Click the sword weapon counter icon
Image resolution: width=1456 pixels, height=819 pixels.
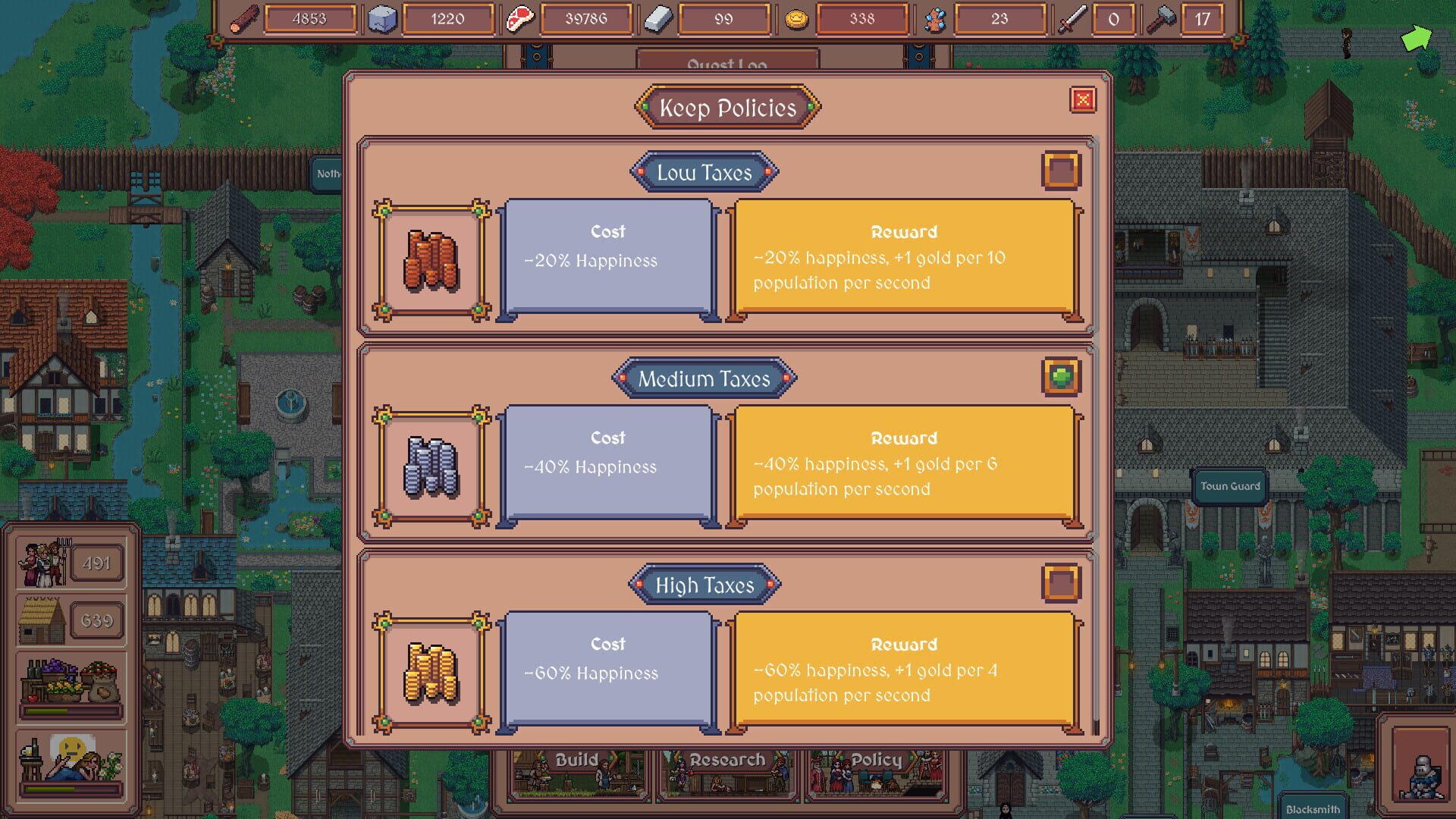[1074, 18]
